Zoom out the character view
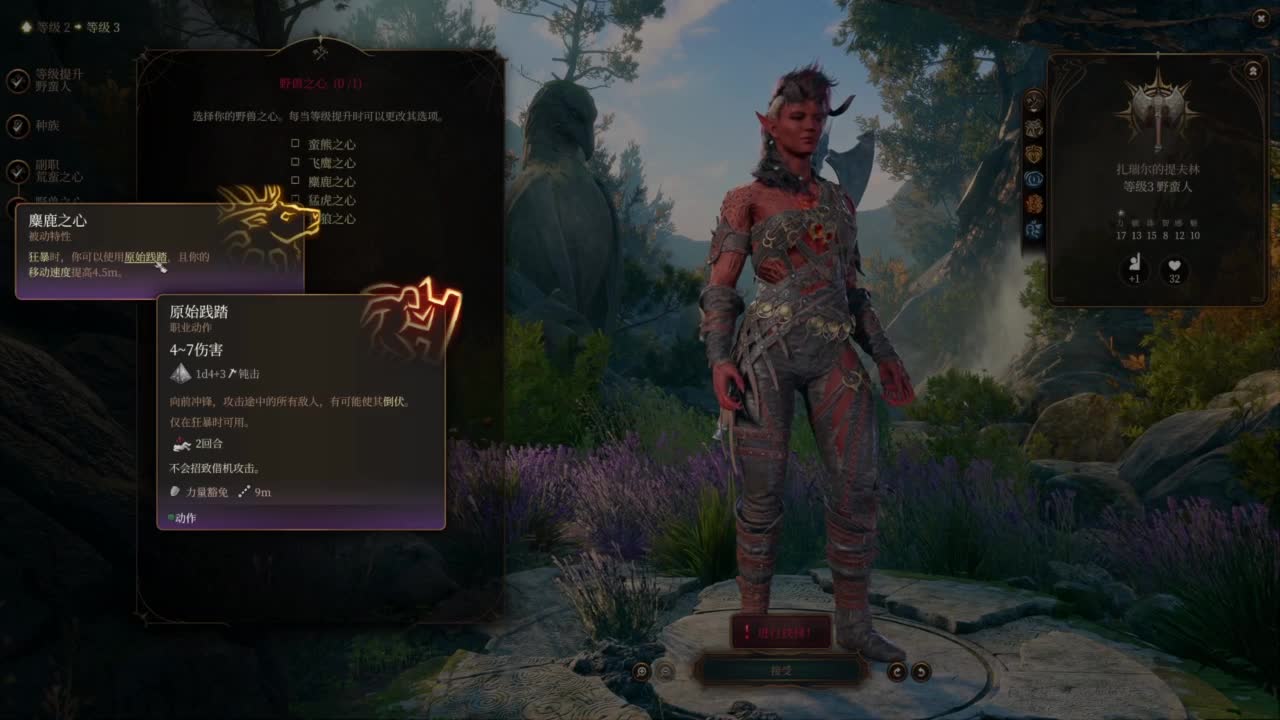This screenshot has width=1280, height=720. pos(666,671)
